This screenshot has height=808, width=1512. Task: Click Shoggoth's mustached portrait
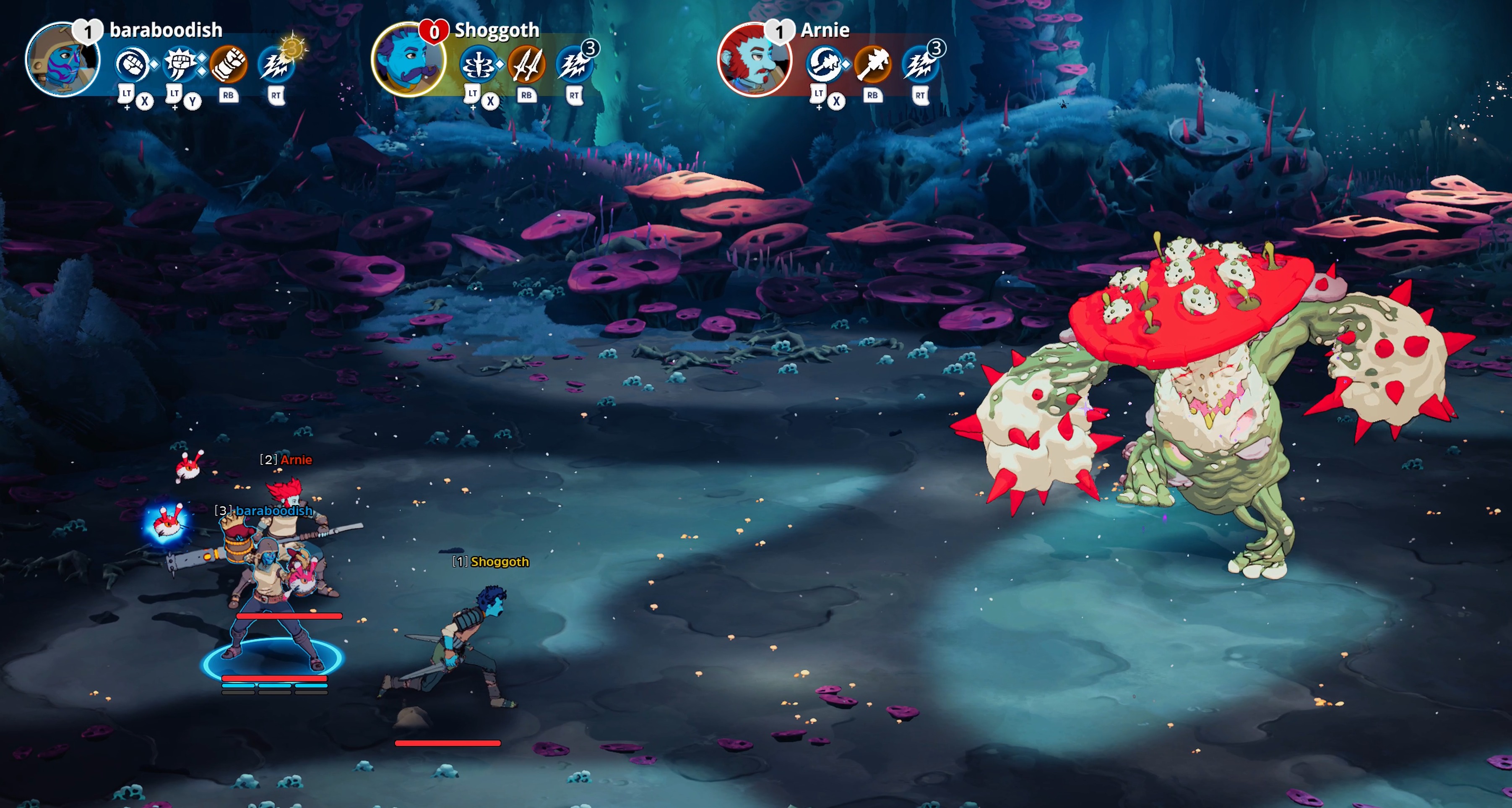point(408,60)
